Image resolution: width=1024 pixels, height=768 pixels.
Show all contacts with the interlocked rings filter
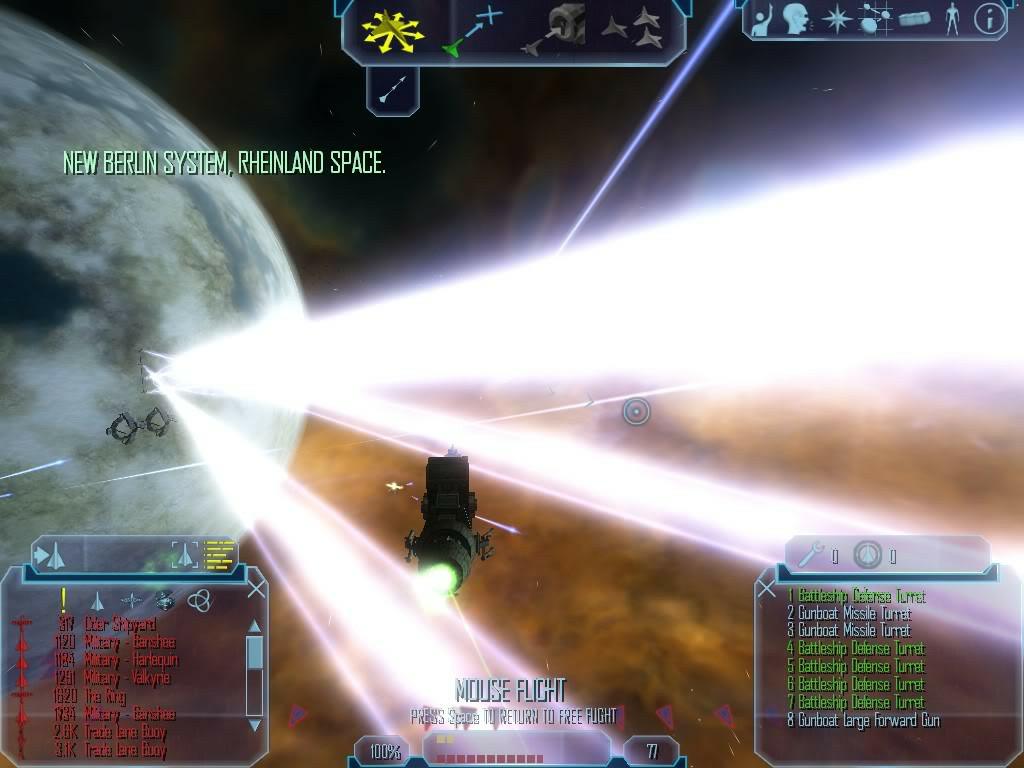pos(199,600)
